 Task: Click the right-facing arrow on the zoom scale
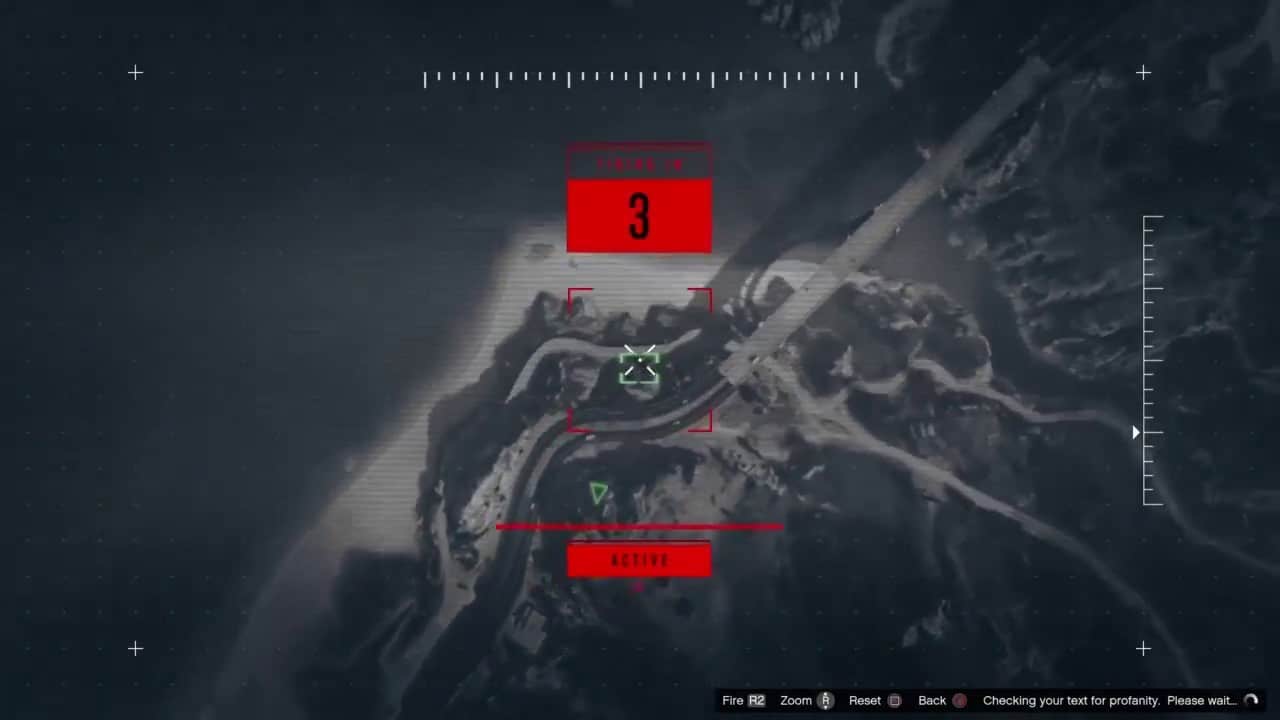point(1135,432)
